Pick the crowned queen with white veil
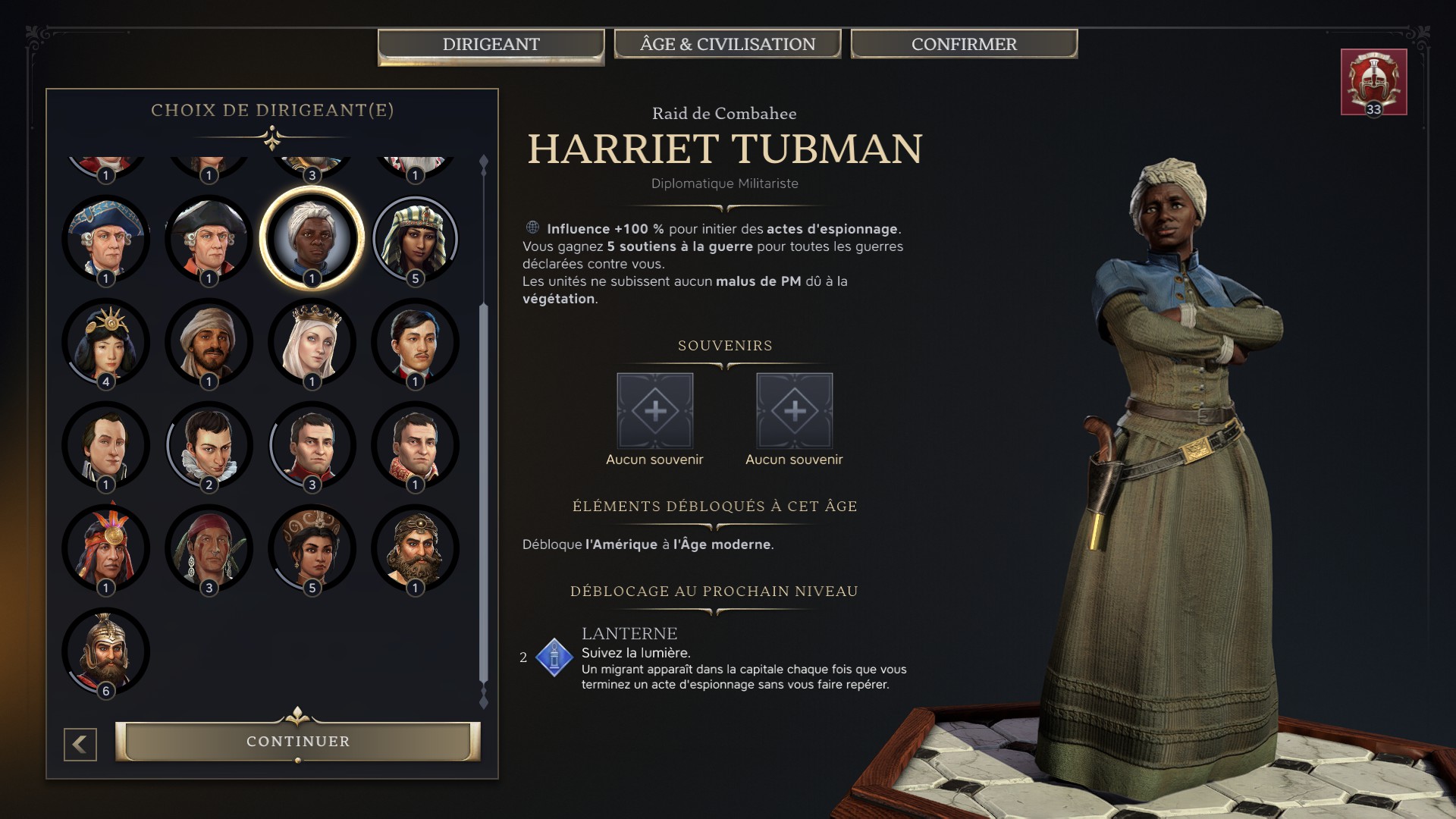The height and width of the screenshot is (819, 1456). coord(312,342)
